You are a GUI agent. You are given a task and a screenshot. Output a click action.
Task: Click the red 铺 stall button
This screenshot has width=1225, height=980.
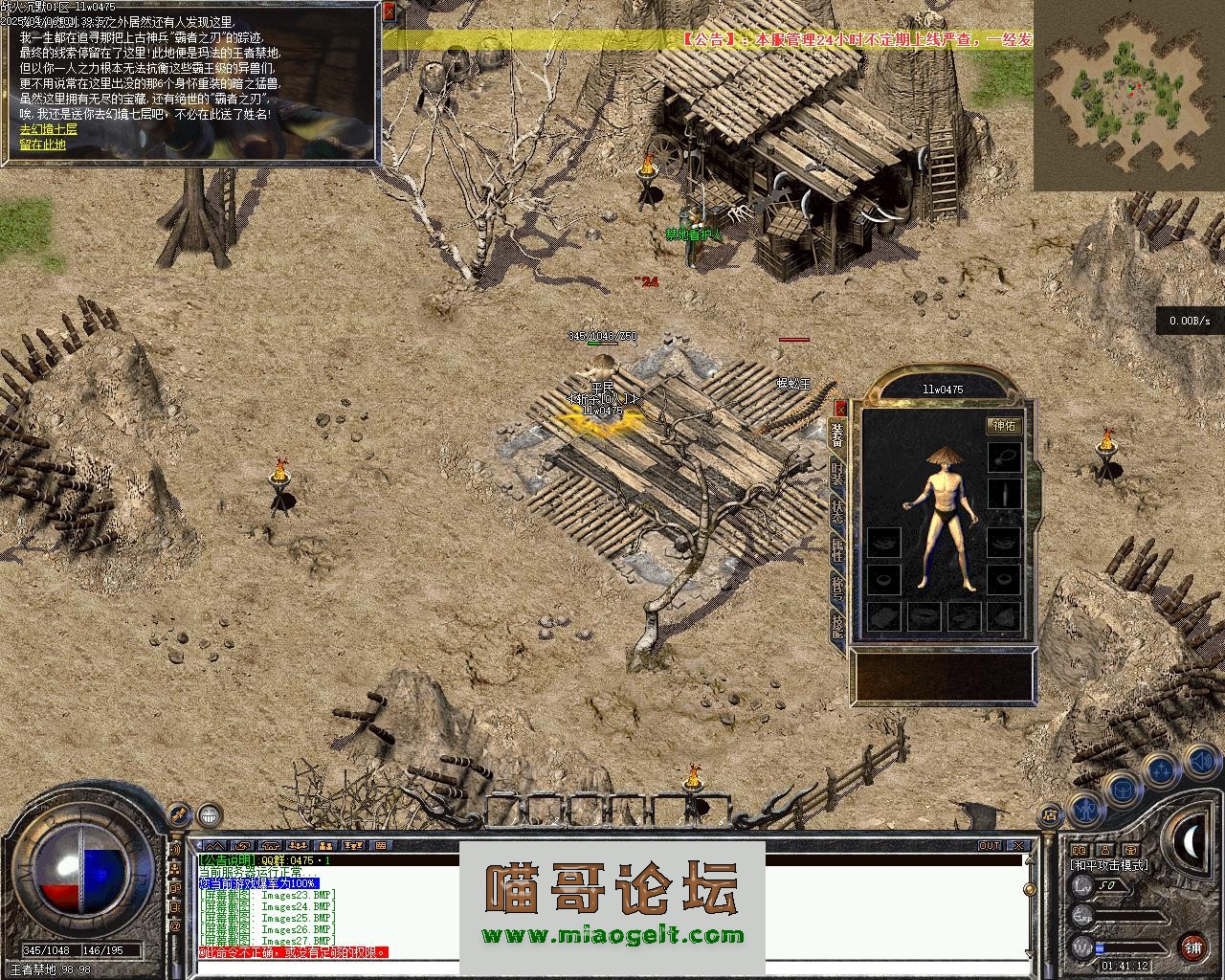click(1192, 948)
